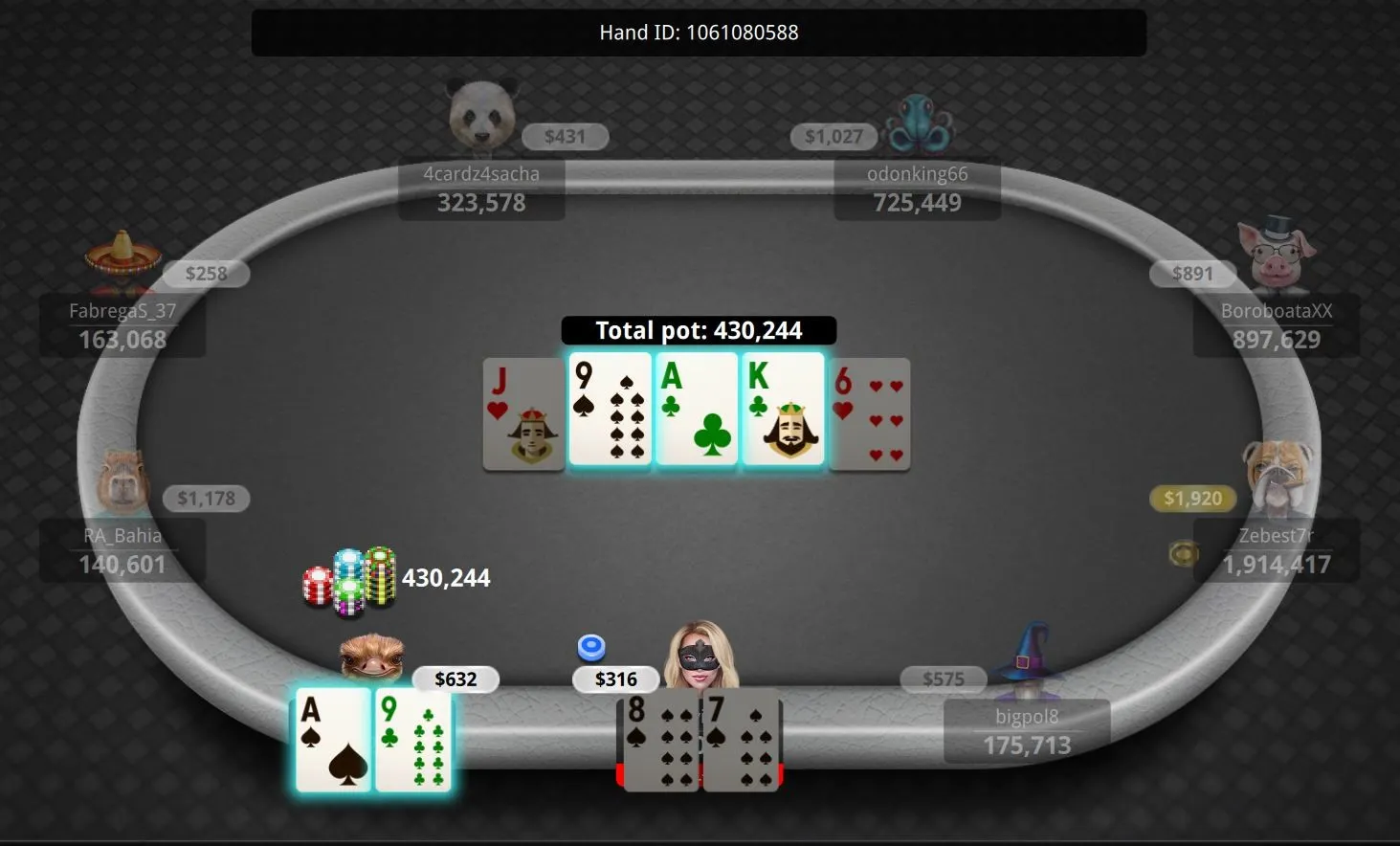The width and height of the screenshot is (1400, 846).
Task: Select the Zebest7r player seat
Action: [x=1276, y=550]
